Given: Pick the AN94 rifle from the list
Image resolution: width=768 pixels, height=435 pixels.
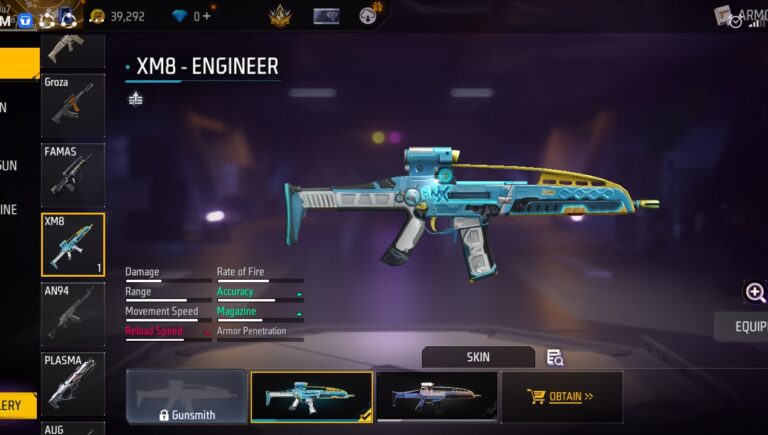Looking at the screenshot, I should pyautogui.click(x=72, y=313).
